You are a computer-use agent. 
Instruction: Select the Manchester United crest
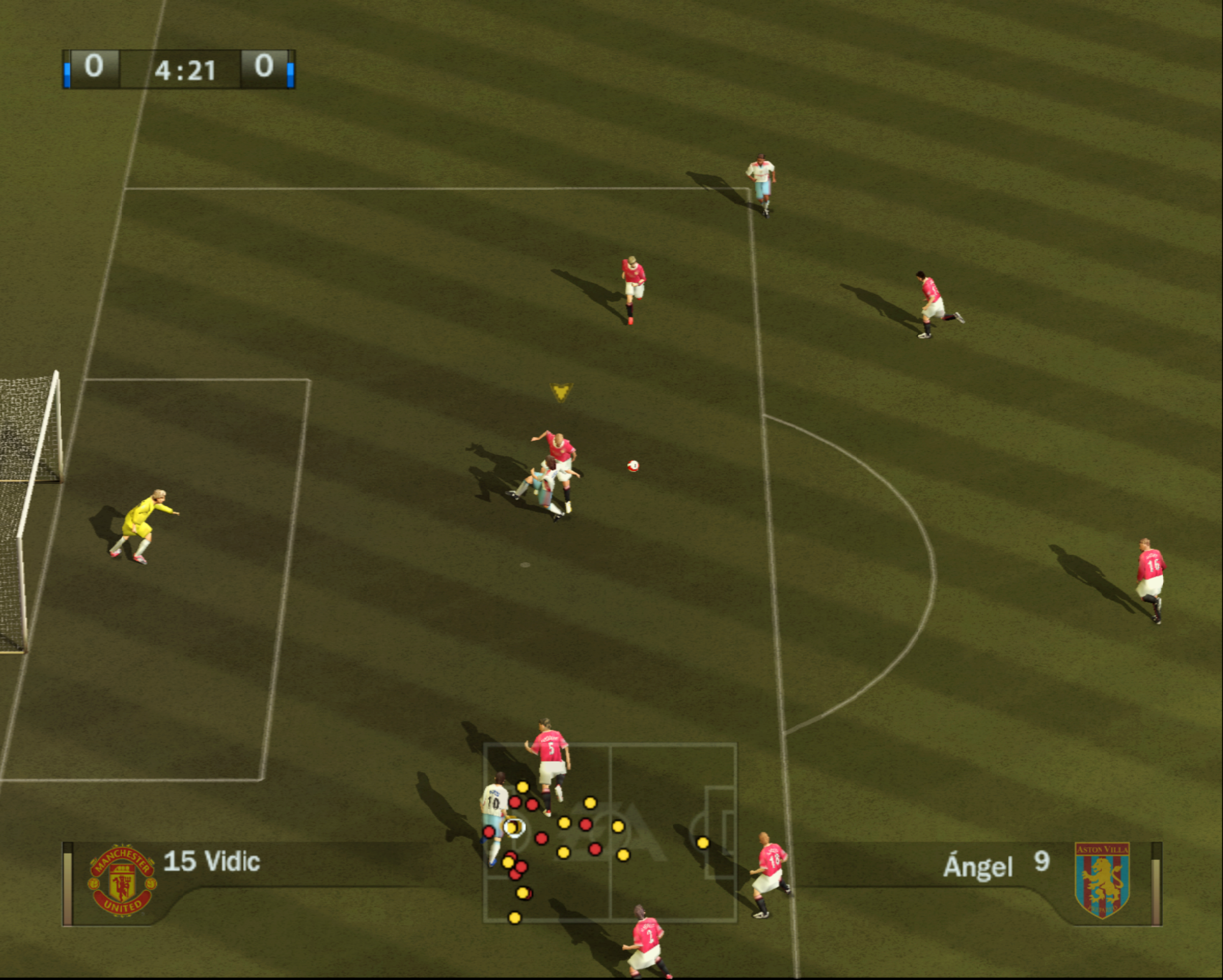(x=122, y=881)
